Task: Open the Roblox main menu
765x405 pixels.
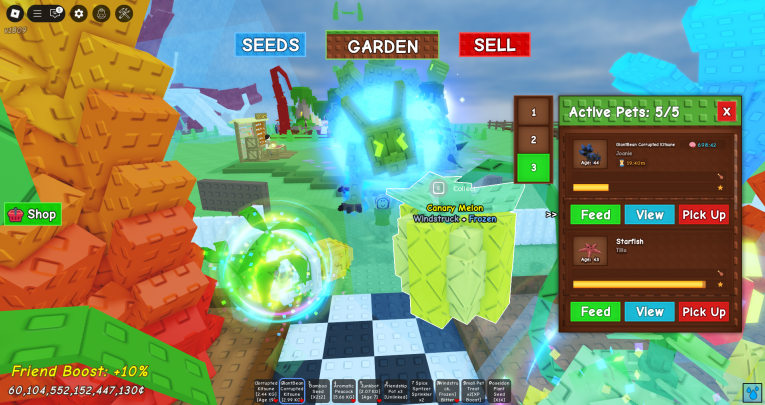Action: [x=15, y=13]
